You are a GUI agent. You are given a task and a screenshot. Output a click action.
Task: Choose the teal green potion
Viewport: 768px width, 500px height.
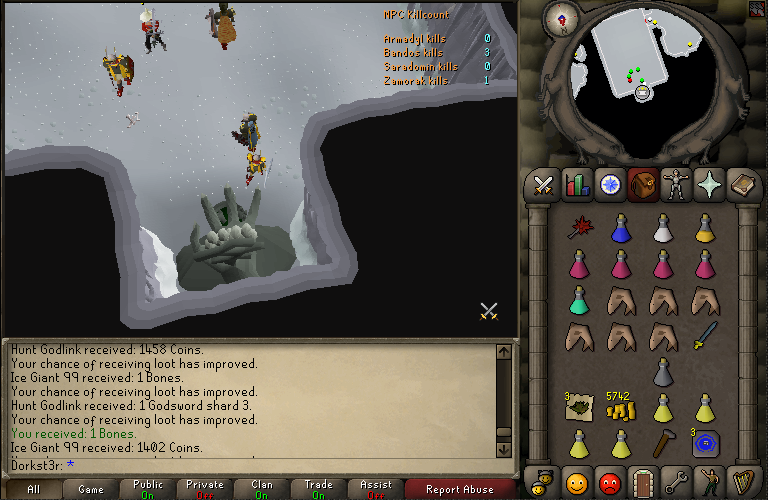(x=578, y=299)
